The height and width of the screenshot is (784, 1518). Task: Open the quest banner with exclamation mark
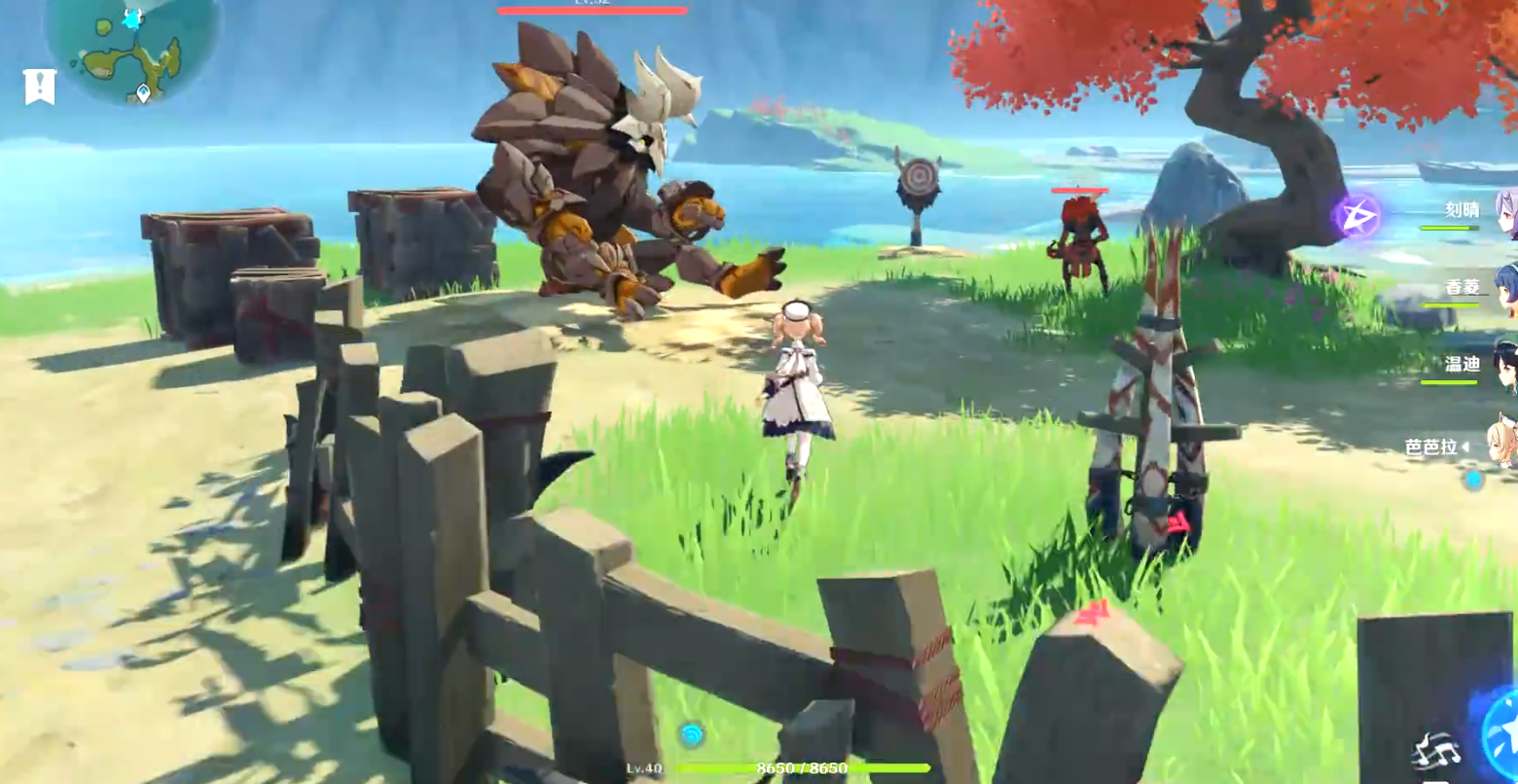tap(39, 87)
